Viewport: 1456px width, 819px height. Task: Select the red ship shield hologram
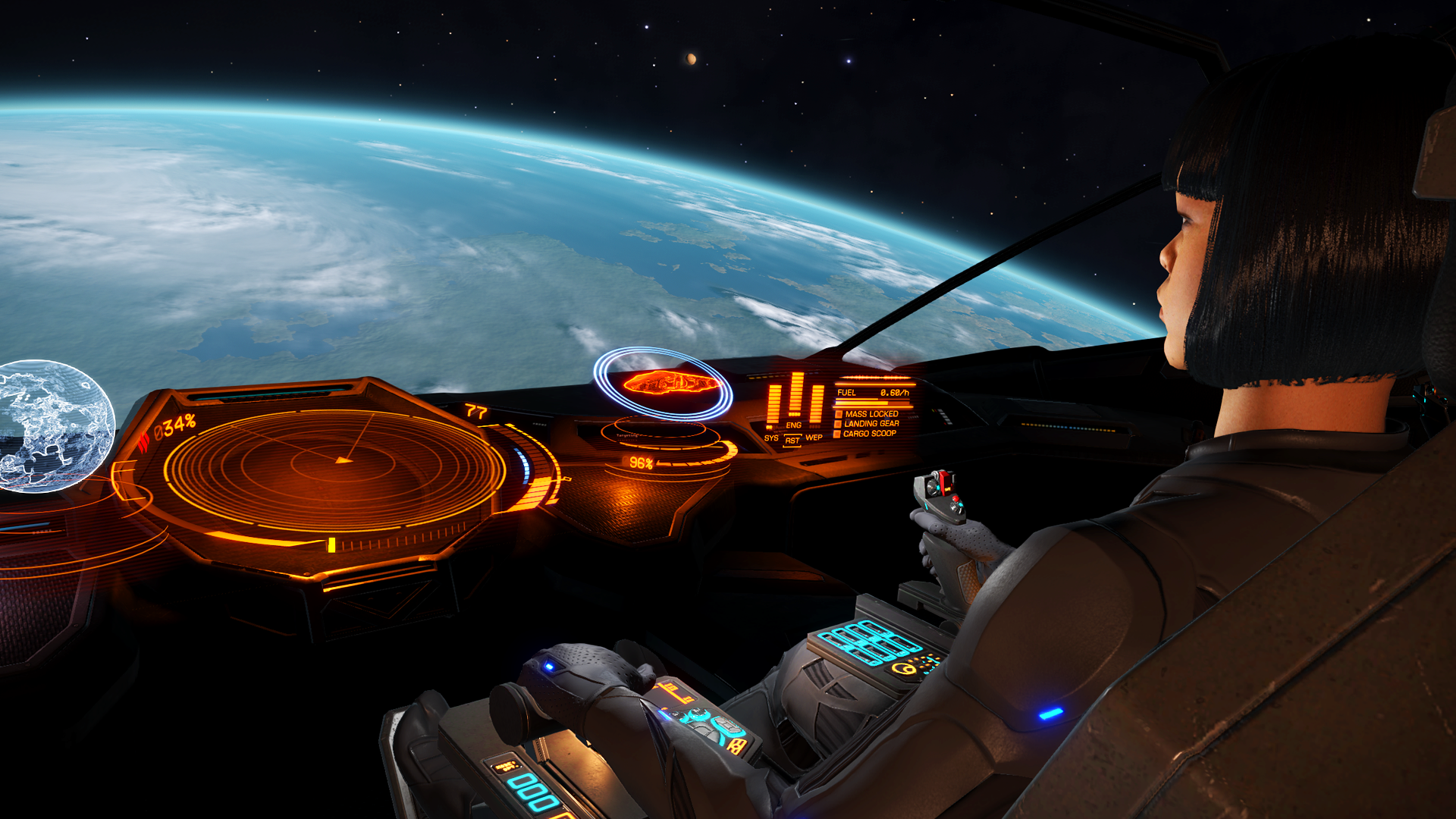(669, 382)
